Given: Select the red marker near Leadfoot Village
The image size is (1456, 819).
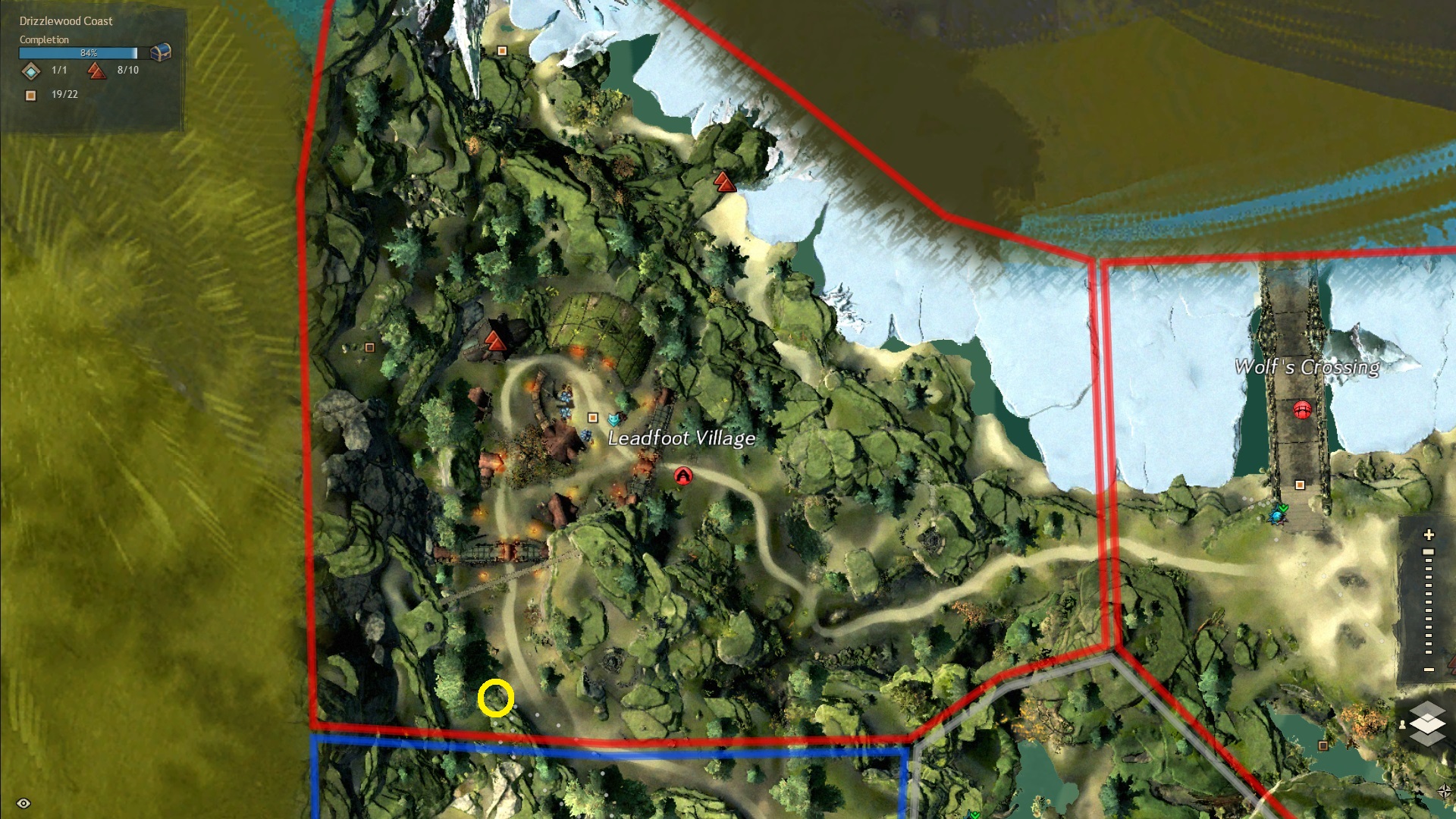Looking at the screenshot, I should click(x=683, y=475).
